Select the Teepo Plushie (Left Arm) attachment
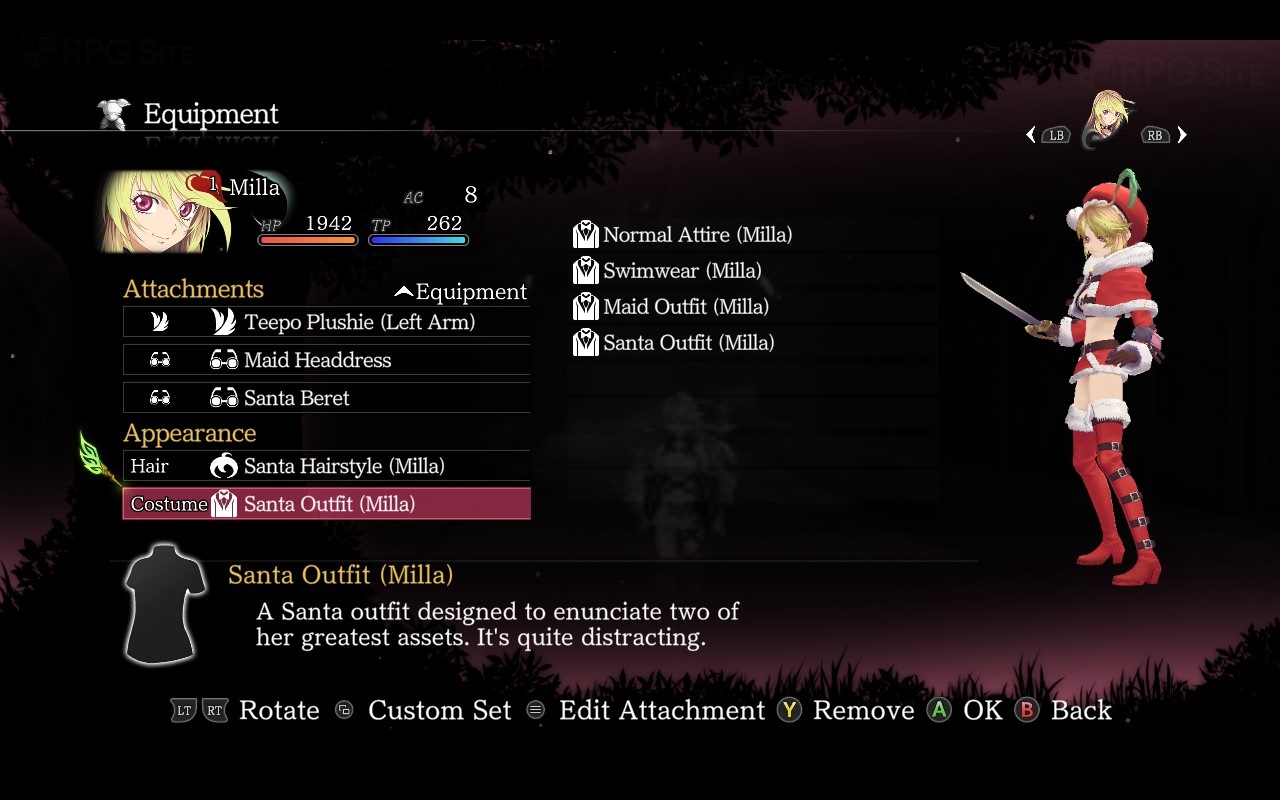This screenshot has height=800, width=1280. (x=327, y=322)
